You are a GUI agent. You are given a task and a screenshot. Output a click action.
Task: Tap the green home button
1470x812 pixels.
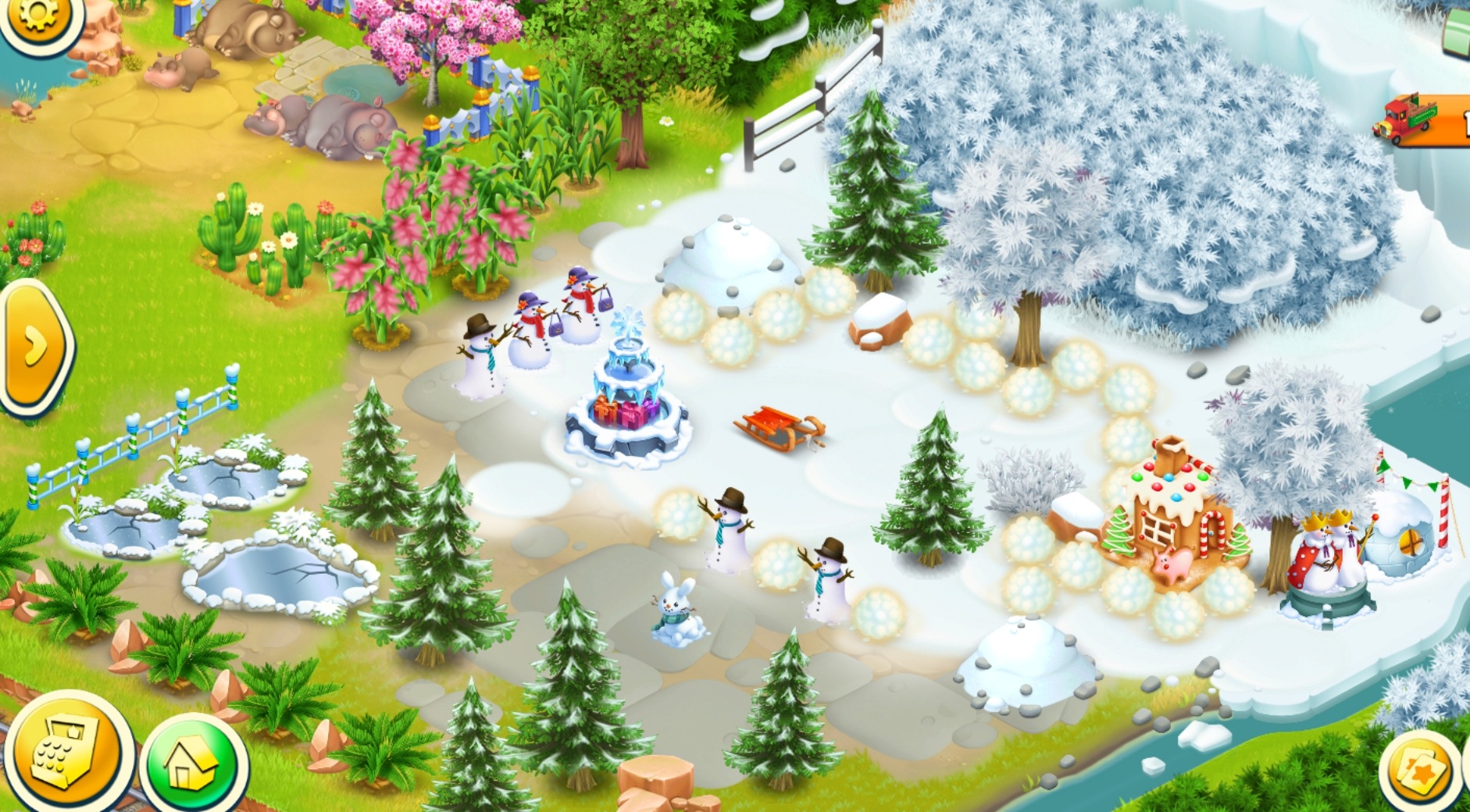(191, 764)
